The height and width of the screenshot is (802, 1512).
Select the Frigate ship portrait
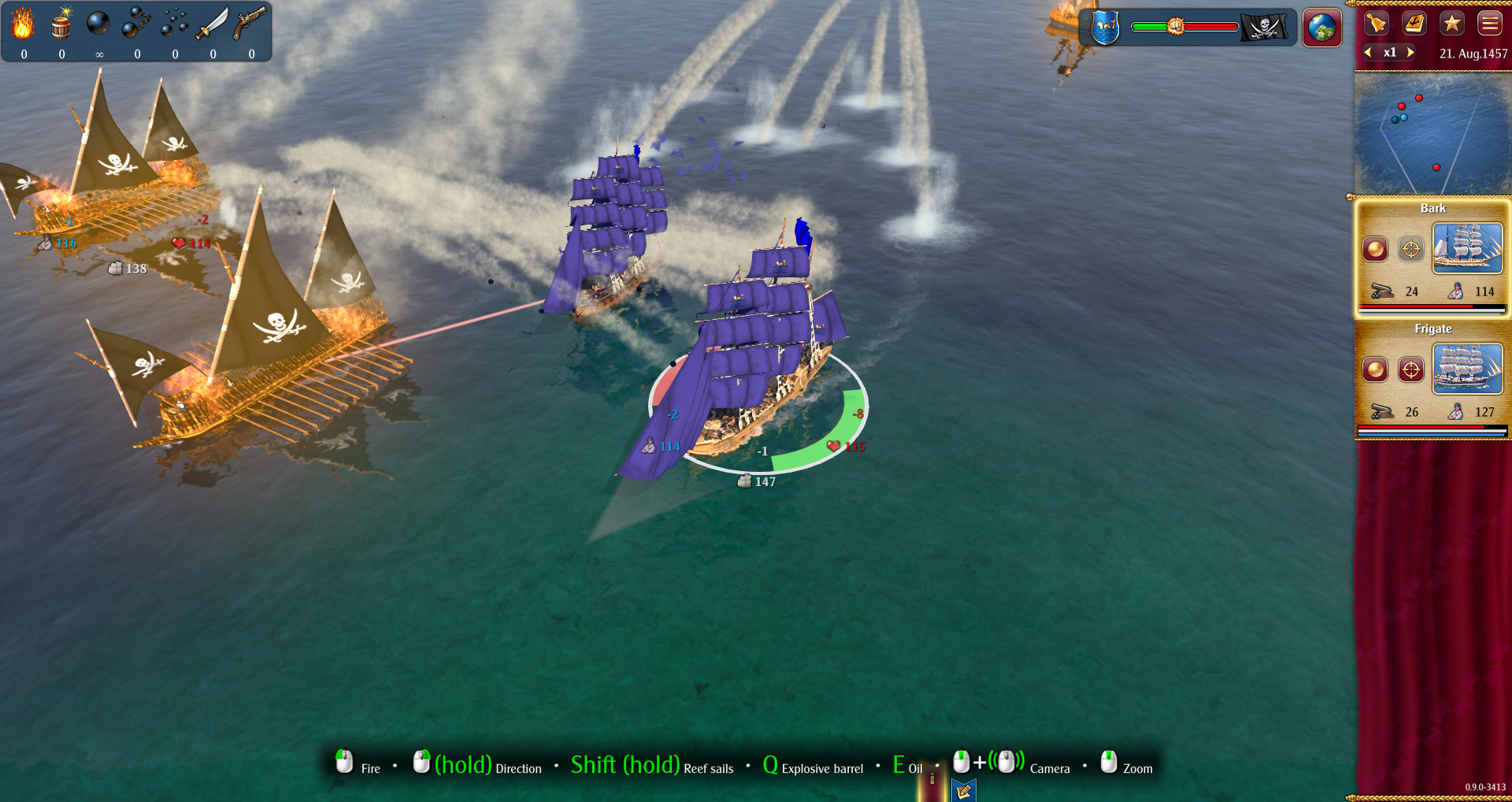[x=1467, y=369]
